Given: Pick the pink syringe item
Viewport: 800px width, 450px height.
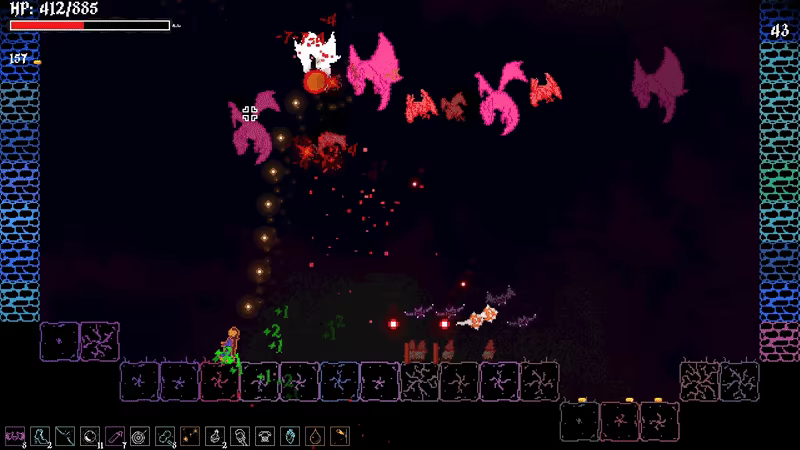Looking at the screenshot, I should click(114, 436).
